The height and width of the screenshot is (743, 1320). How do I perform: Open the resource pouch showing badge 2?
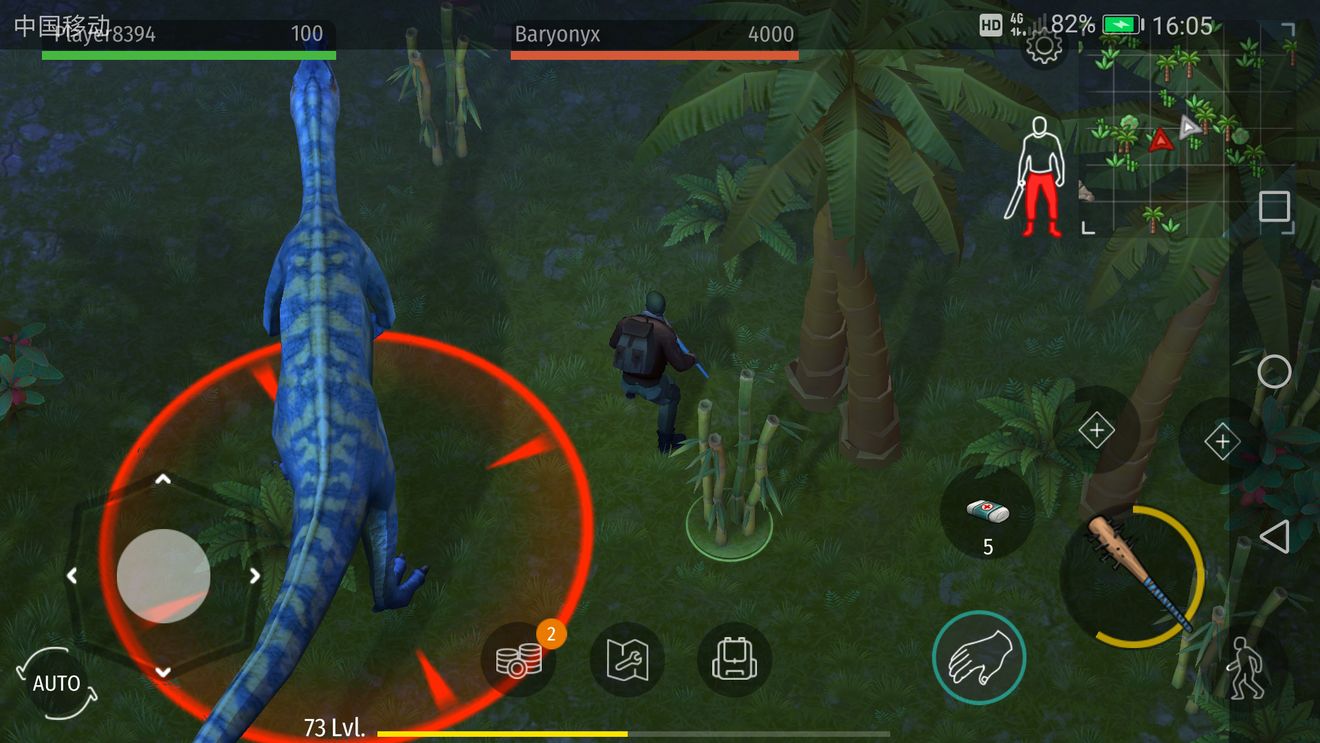519,658
